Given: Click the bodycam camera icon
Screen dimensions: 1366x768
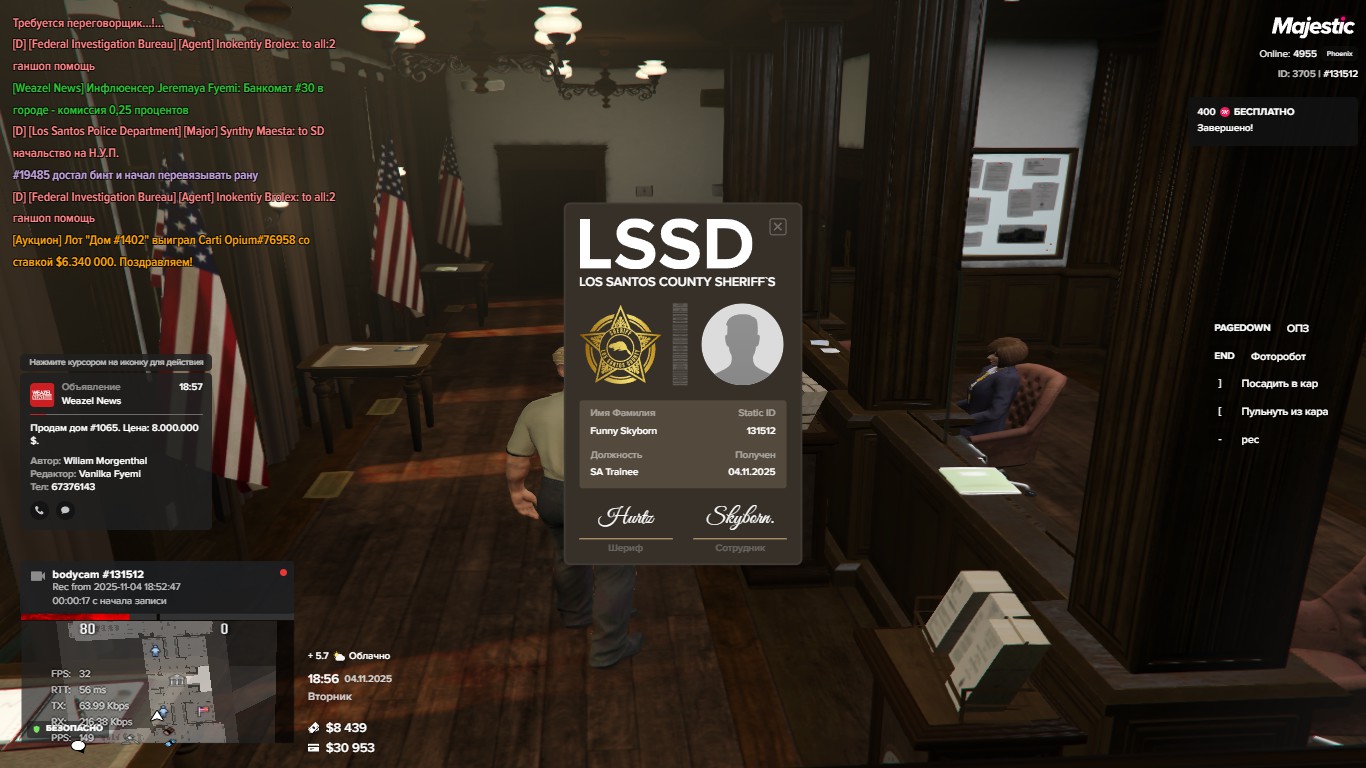Looking at the screenshot, I should coord(38,576).
